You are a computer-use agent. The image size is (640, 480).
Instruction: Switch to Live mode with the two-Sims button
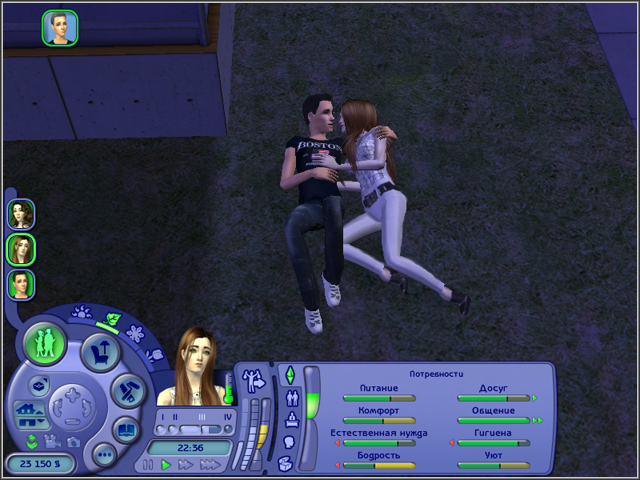45,343
